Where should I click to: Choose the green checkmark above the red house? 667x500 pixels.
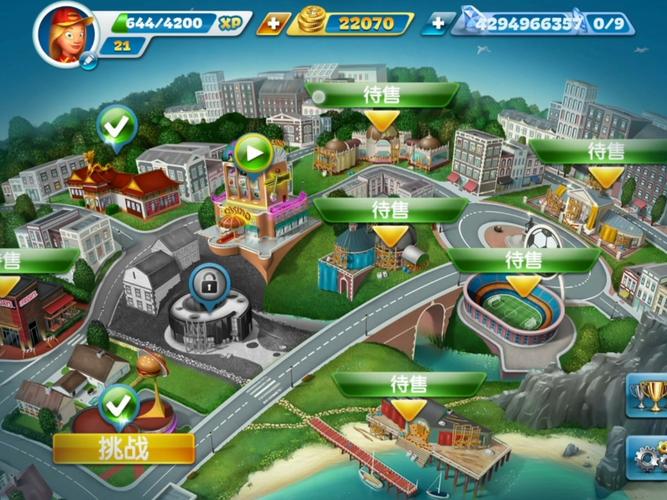coord(118,126)
